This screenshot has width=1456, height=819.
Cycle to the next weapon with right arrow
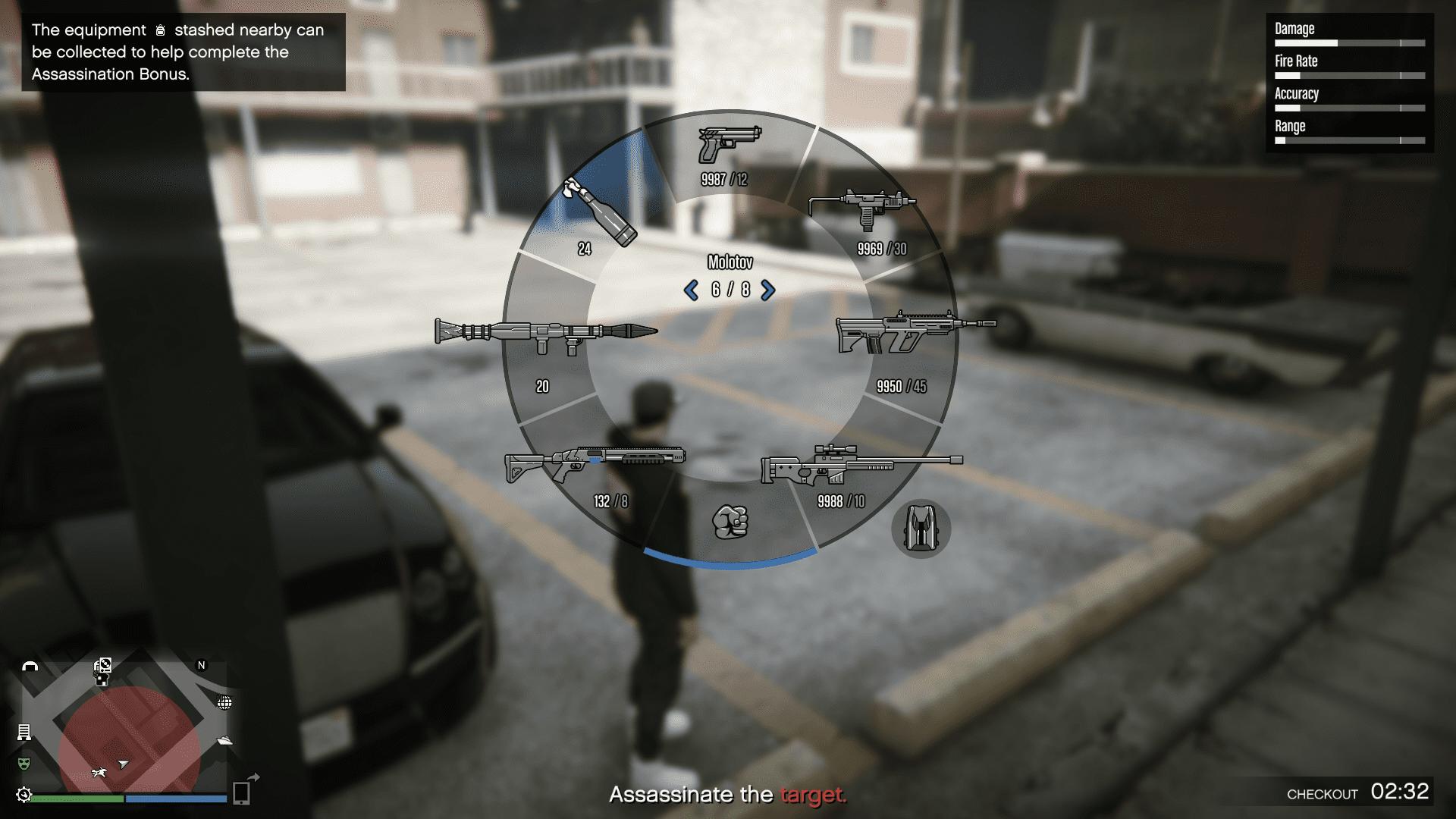tap(768, 290)
